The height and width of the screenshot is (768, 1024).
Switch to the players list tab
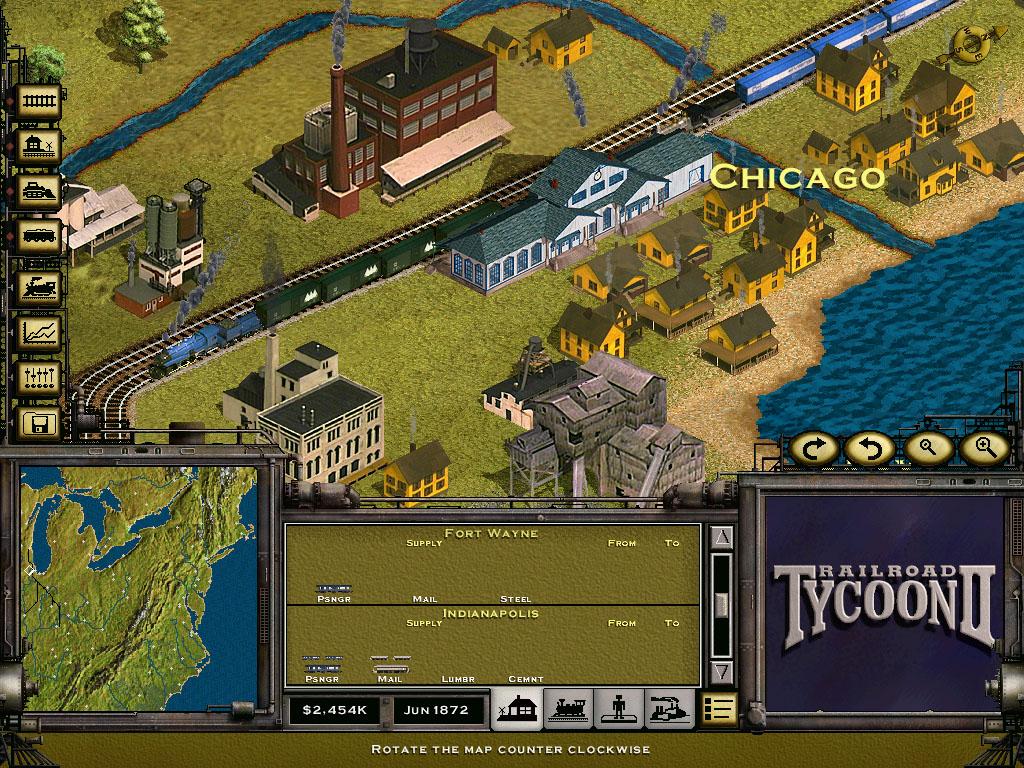[619, 708]
